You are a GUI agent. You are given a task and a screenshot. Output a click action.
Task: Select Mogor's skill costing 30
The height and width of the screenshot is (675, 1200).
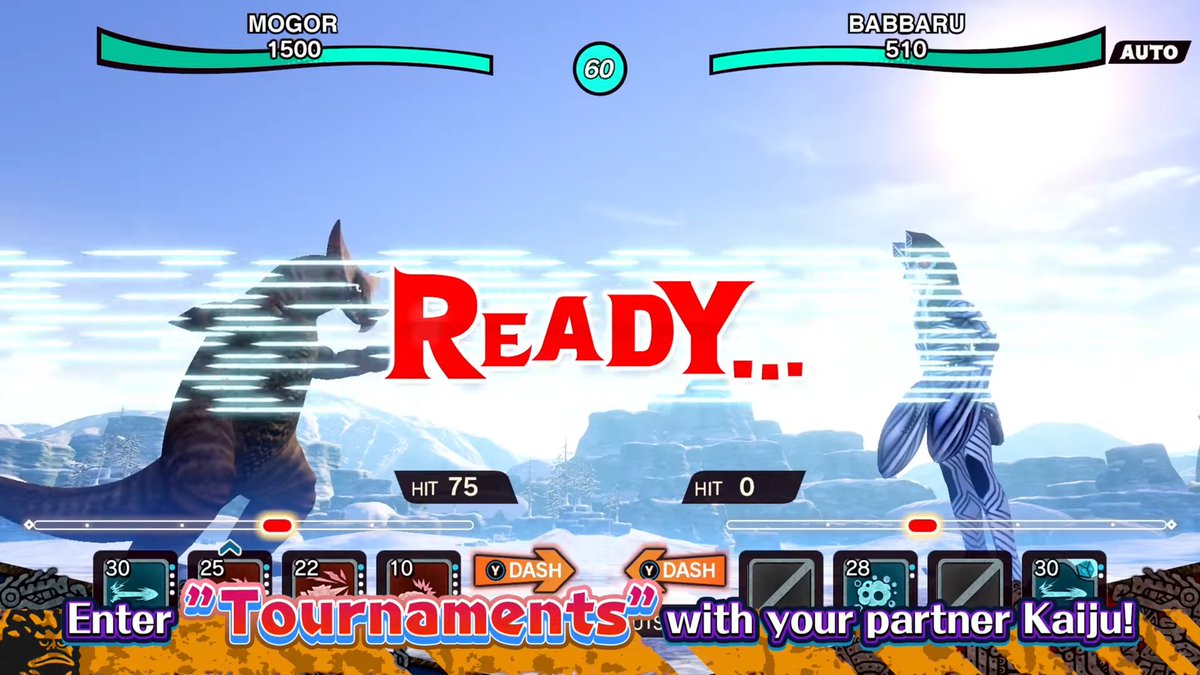click(136, 579)
